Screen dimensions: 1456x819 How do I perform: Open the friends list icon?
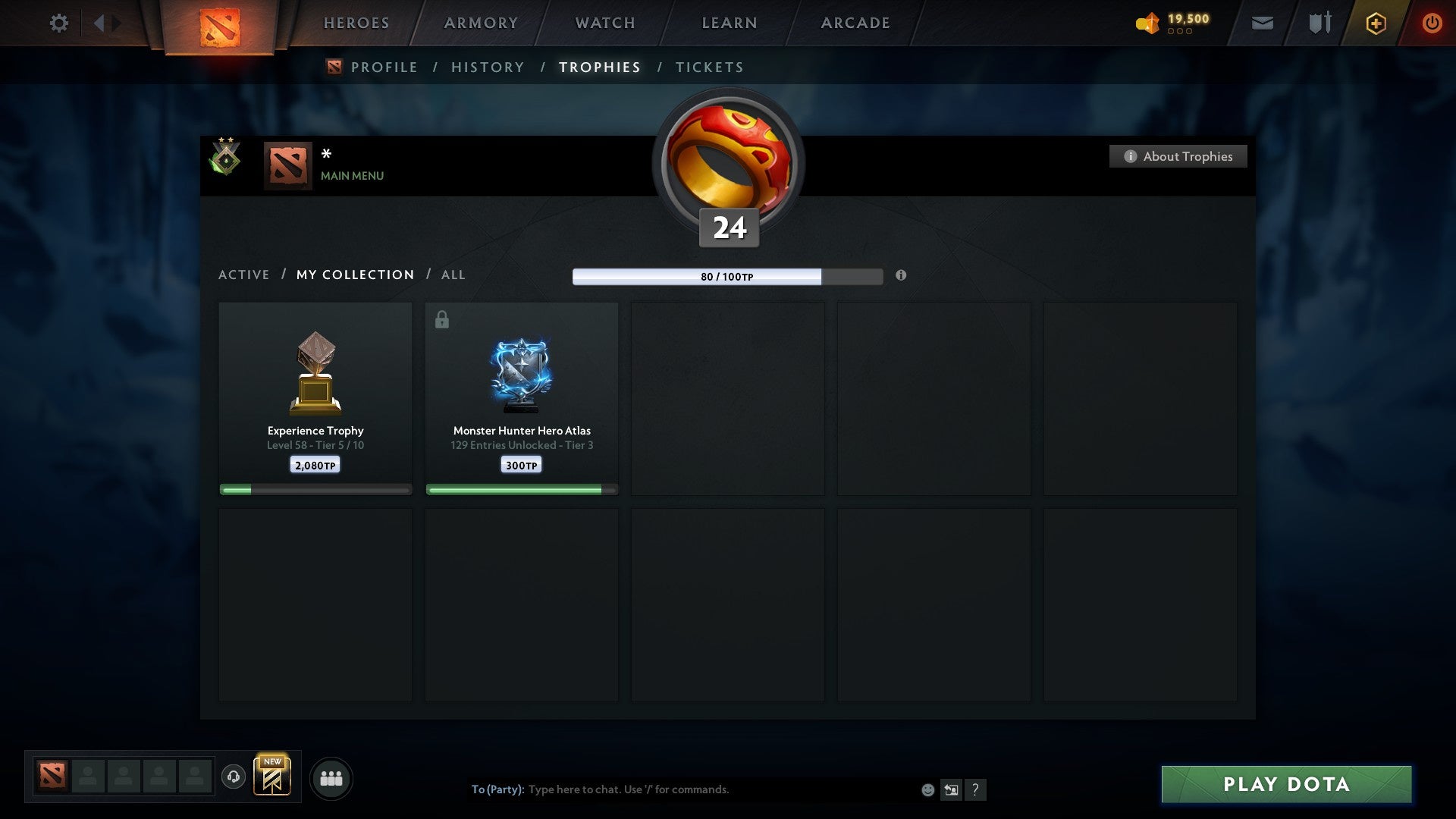click(331, 777)
